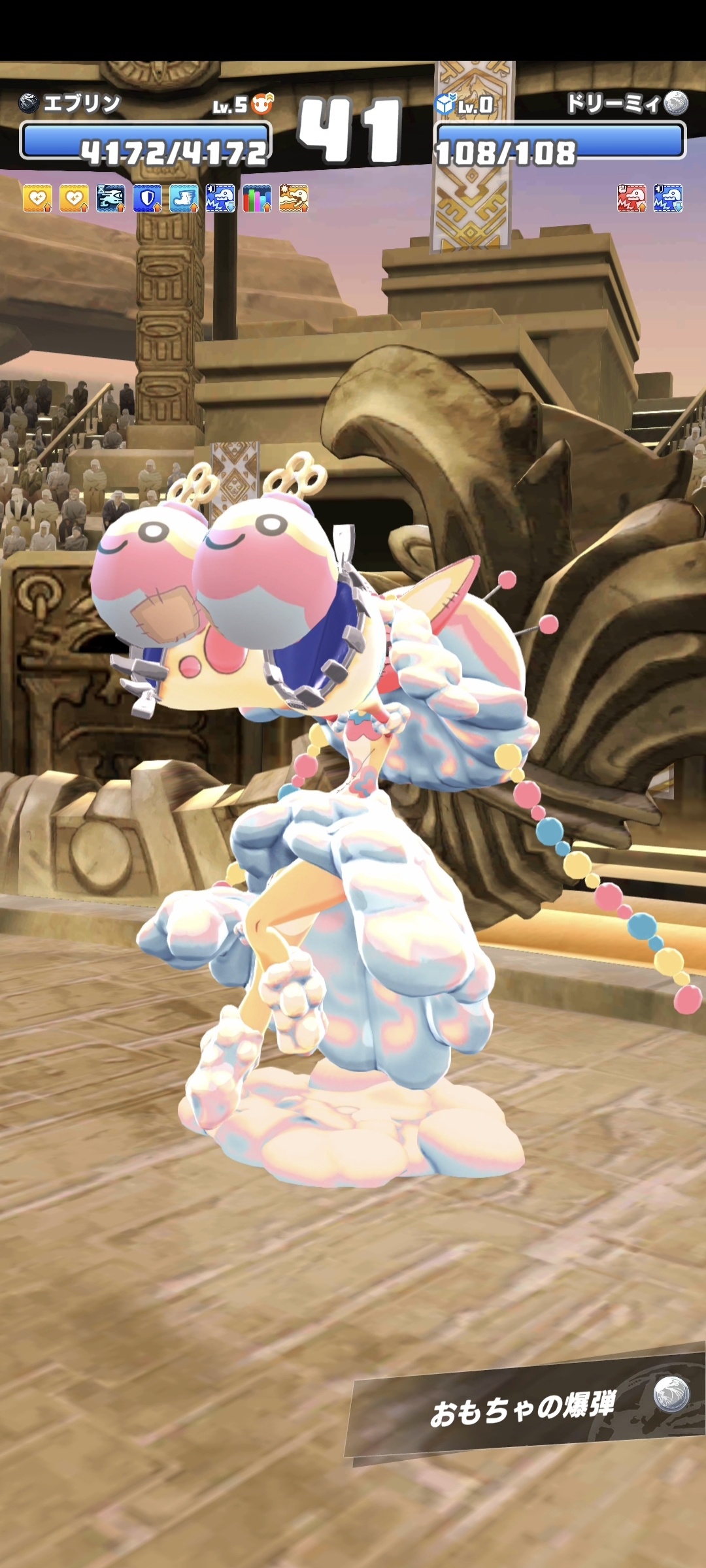Check the blue cube Lv.0 icon
Image resolution: width=706 pixels, height=1568 pixels.
click(x=445, y=103)
